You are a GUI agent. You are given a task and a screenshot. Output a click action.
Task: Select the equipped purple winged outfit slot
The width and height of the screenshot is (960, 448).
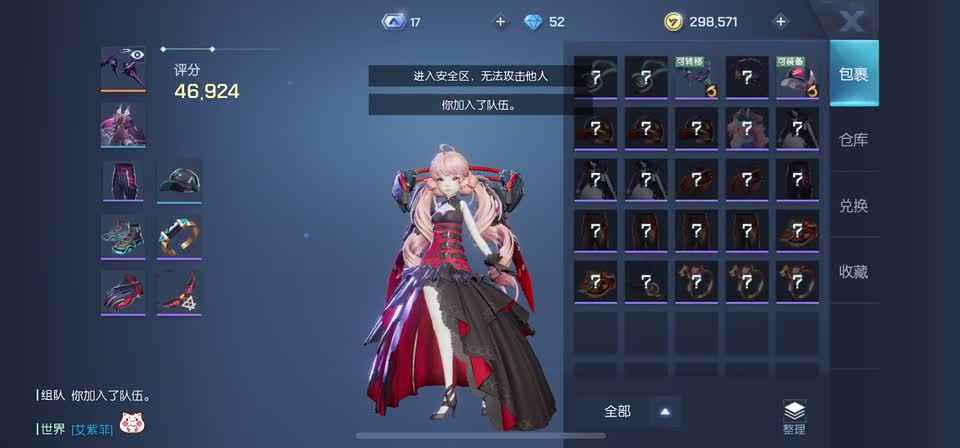123,125
